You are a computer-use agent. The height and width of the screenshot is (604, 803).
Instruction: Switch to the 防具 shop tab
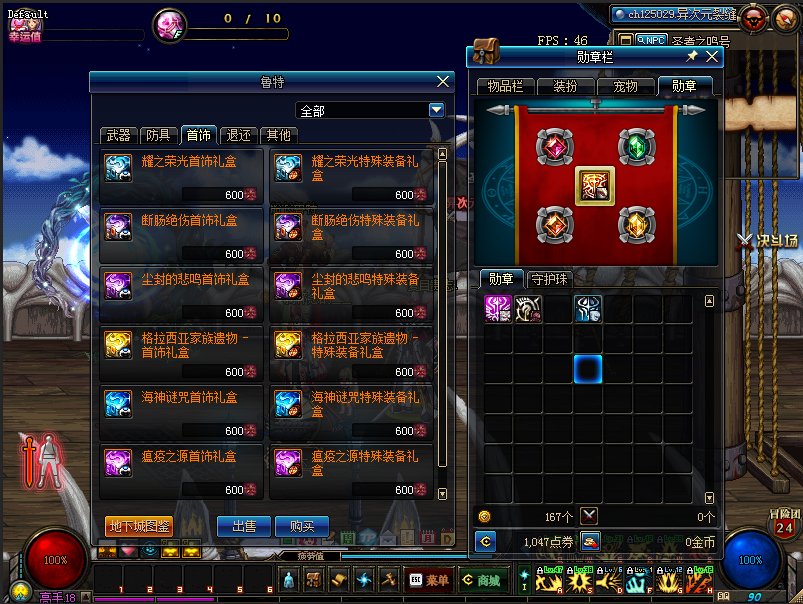(x=158, y=136)
